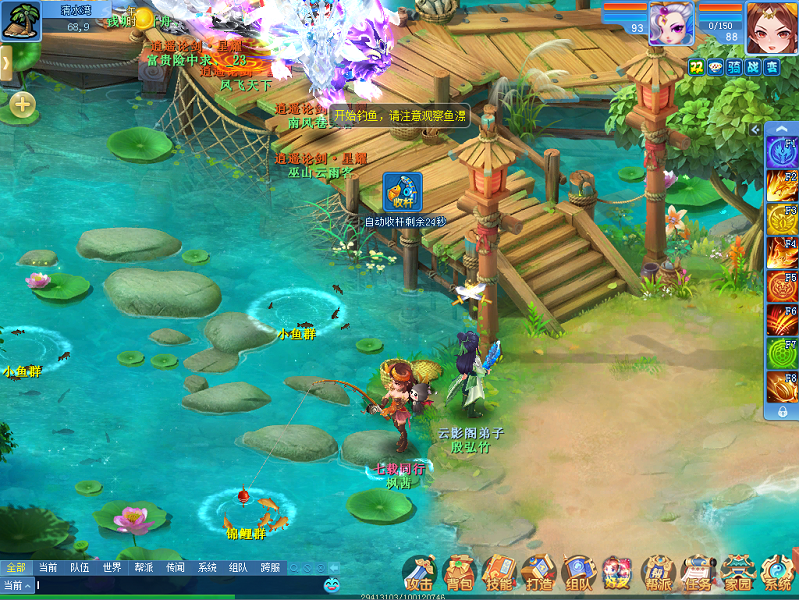Click the round yellow plus button

22,103
